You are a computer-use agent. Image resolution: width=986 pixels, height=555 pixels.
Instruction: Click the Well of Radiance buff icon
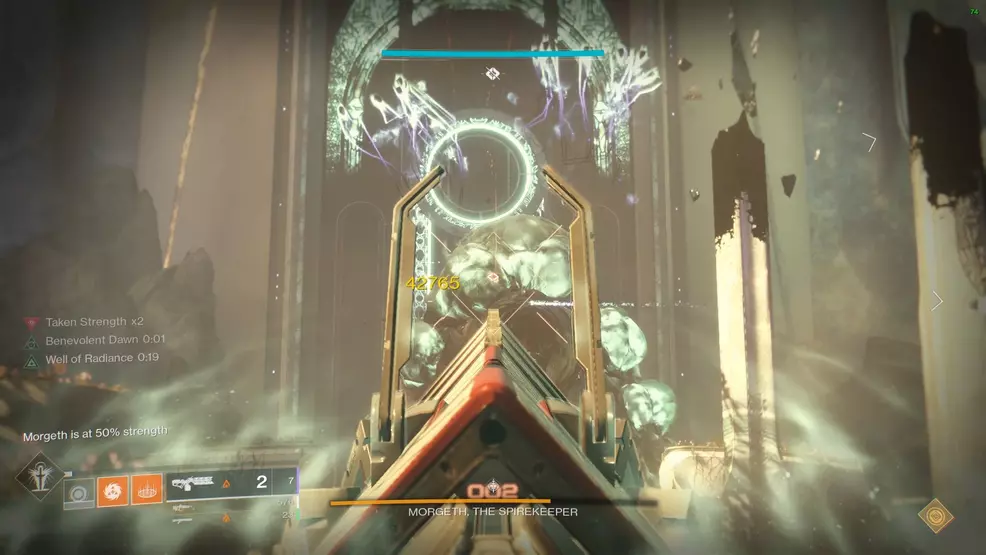tap(32, 358)
